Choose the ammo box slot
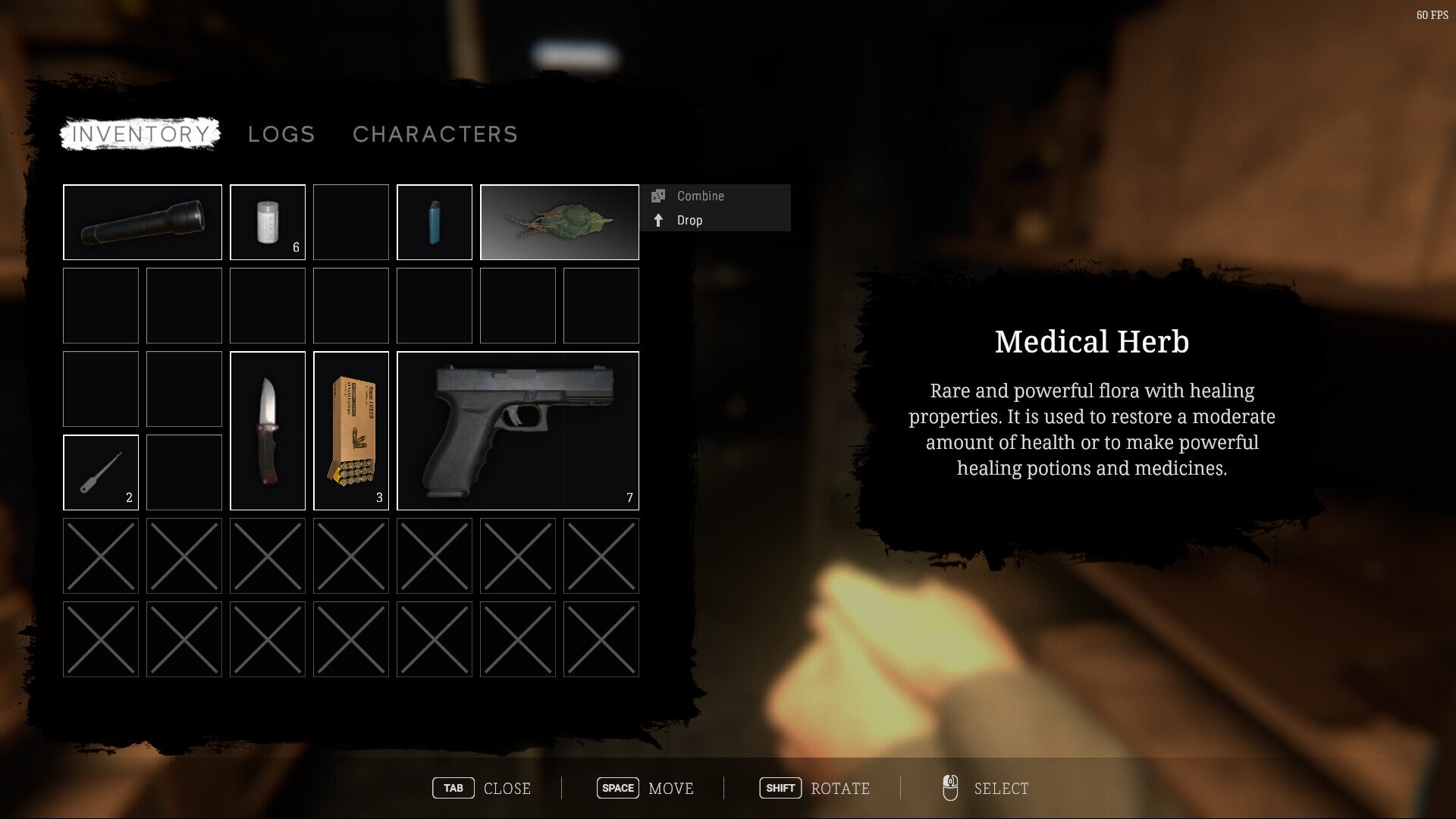The image size is (1456, 819). coord(351,431)
